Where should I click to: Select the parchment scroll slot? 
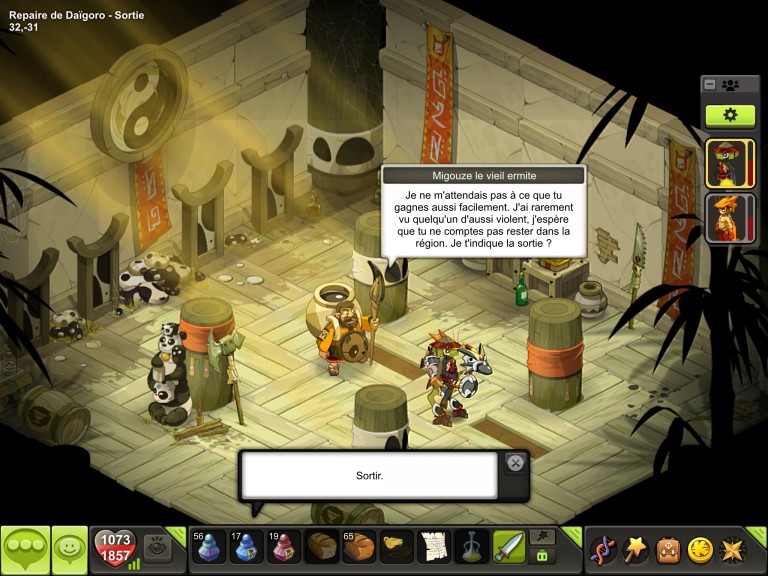point(432,548)
